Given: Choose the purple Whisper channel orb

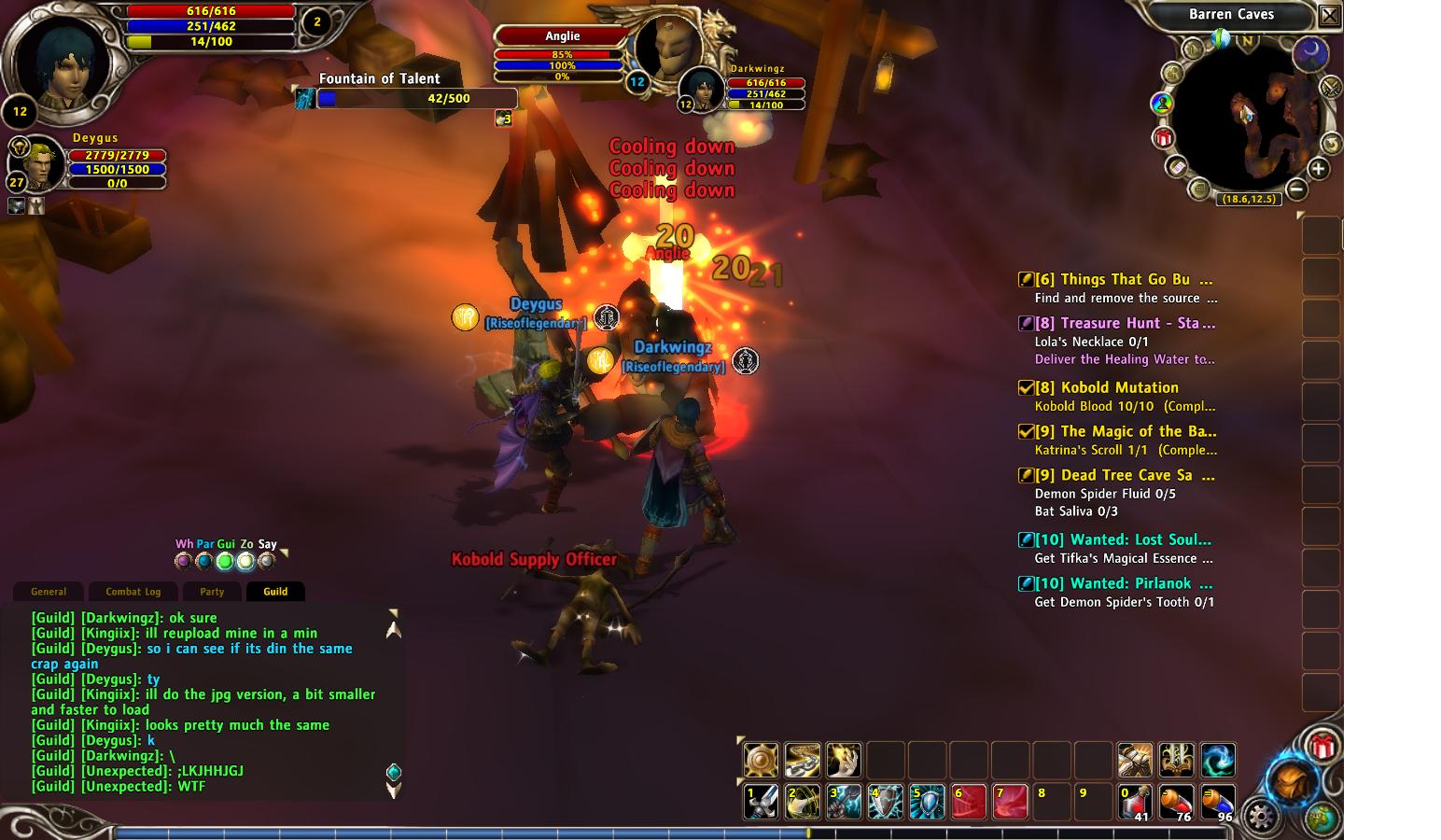Looking at the screenshot, I should [x=183, y=561].
